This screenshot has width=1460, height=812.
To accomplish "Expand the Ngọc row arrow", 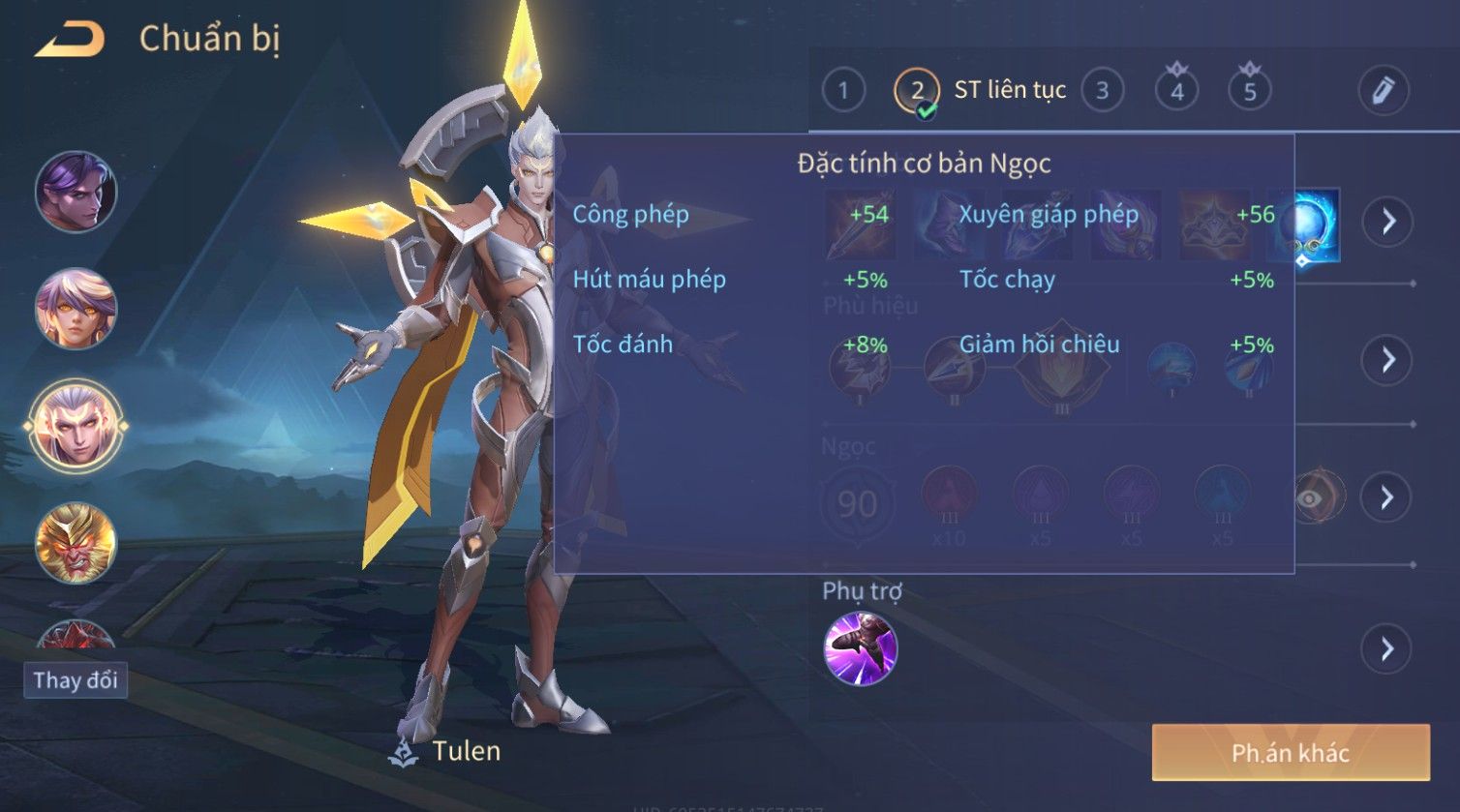I will click(x=1387, y=497).
